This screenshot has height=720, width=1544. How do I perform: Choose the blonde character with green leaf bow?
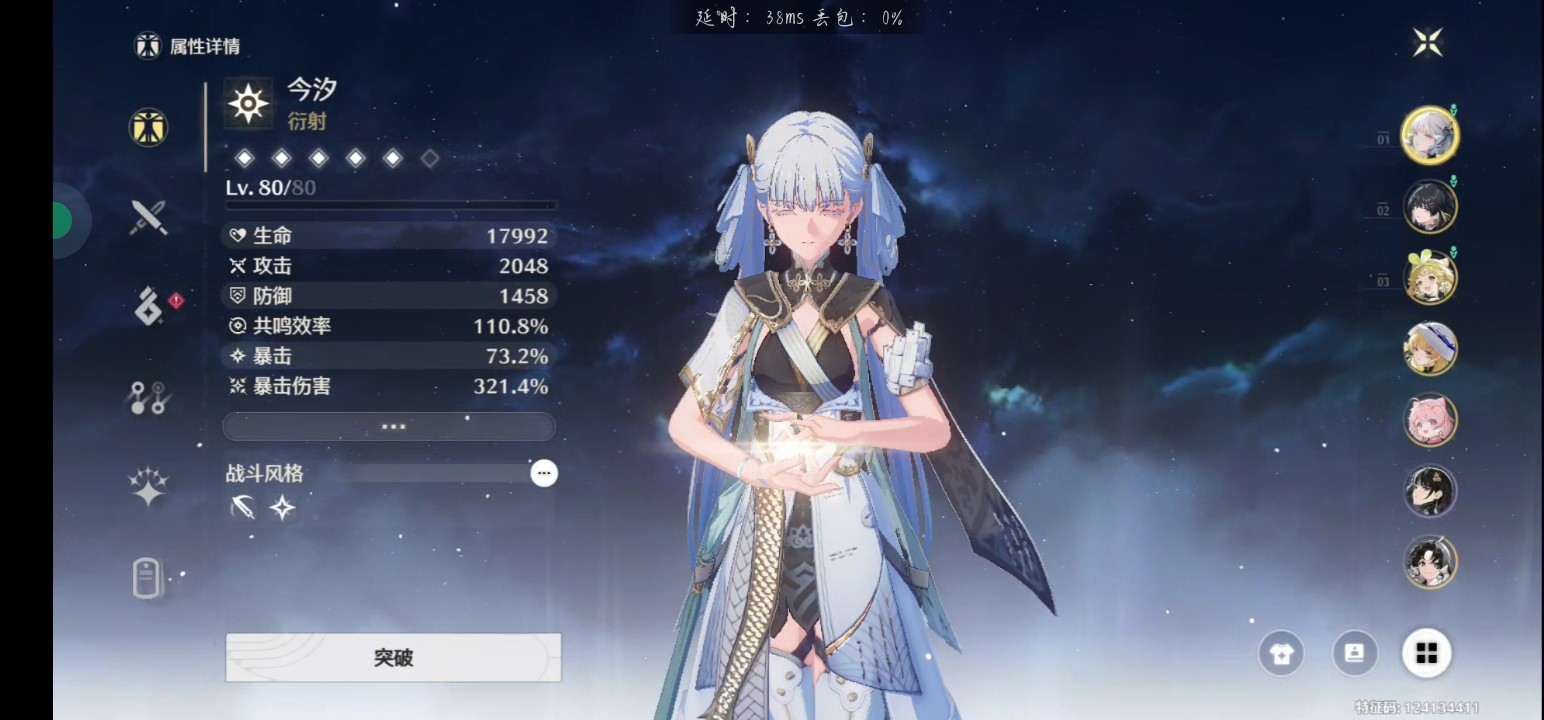[x=1429, y=278]
